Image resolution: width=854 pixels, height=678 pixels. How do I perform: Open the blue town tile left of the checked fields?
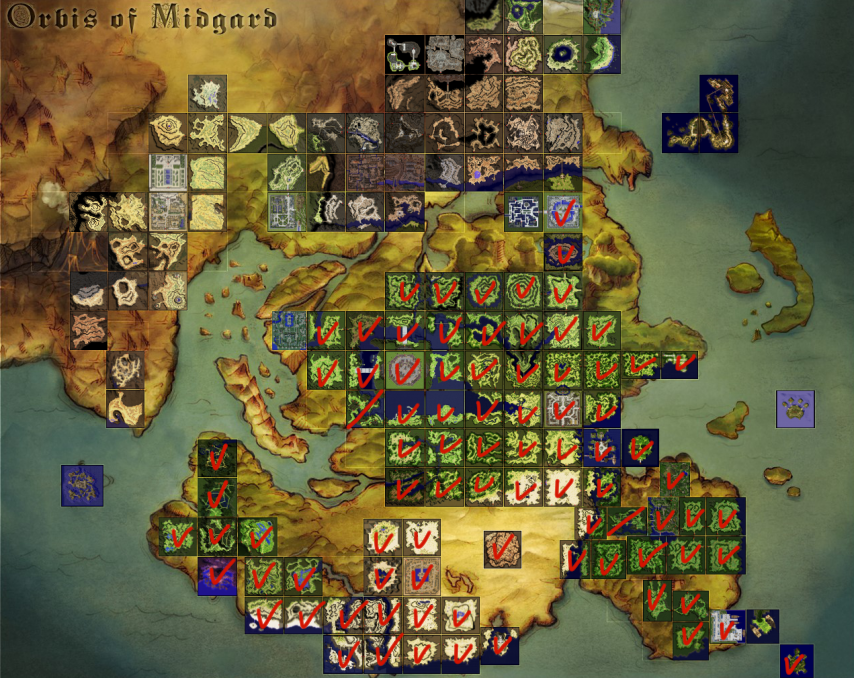click(289, 330)
